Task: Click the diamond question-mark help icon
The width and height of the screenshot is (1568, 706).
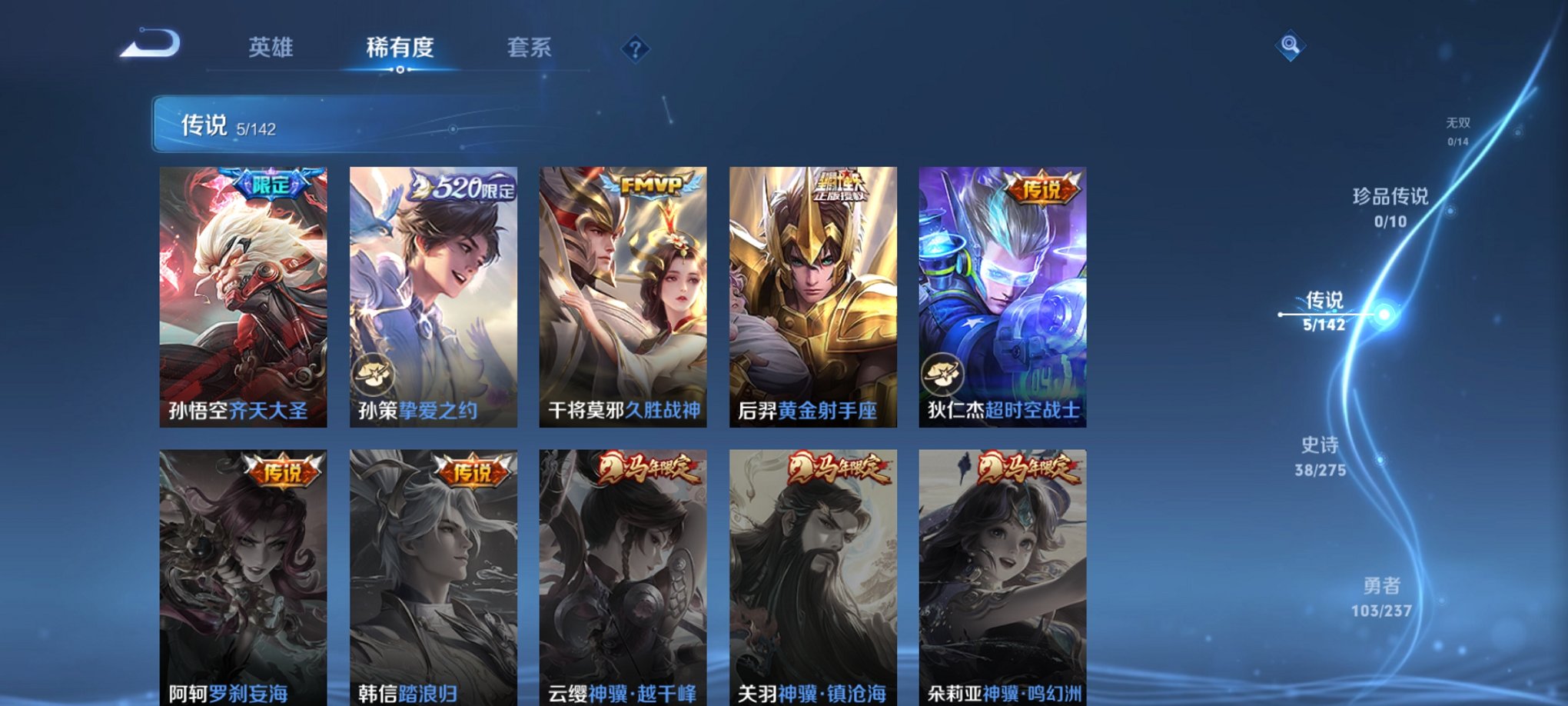Action: (x=634, y=49)
